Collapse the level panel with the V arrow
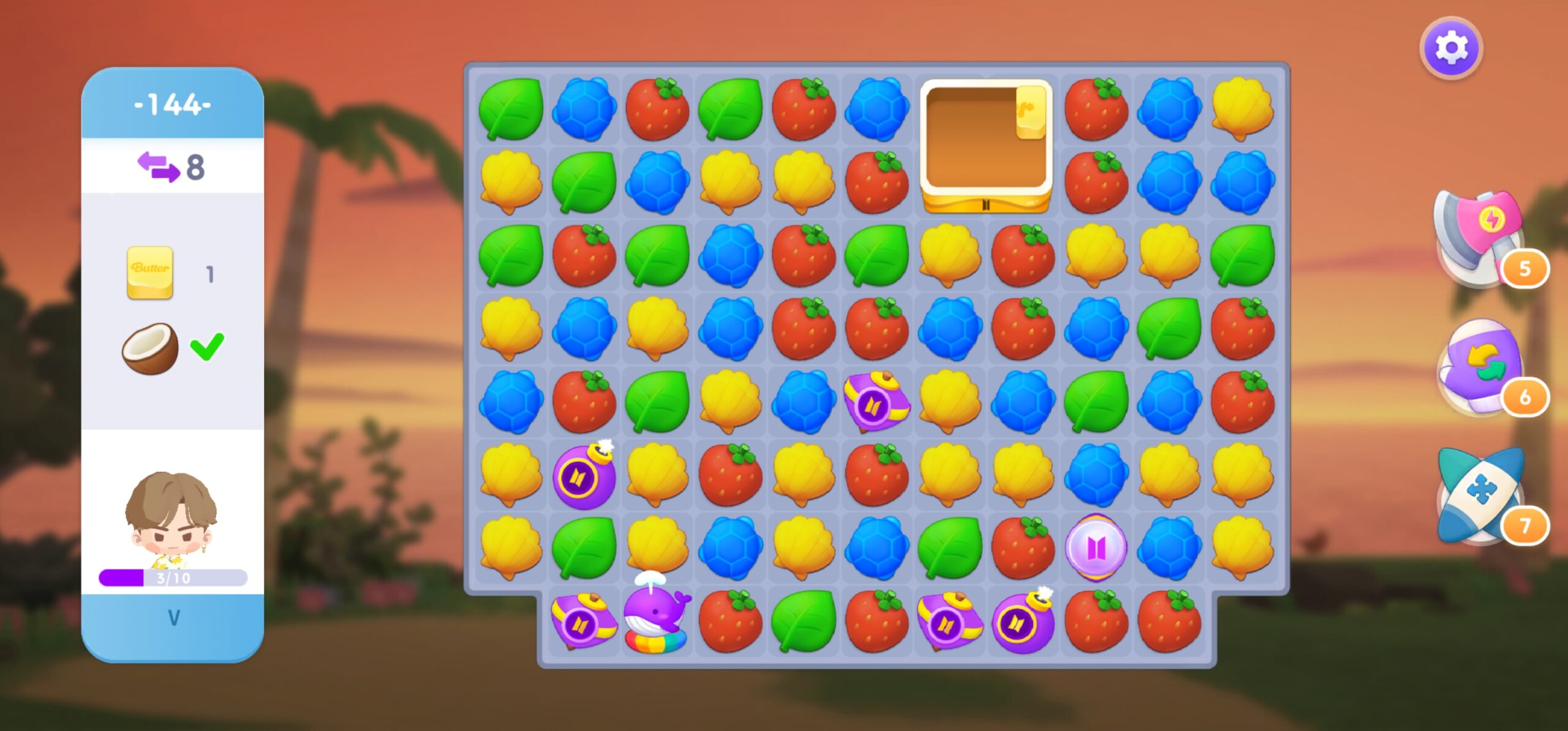This screenshot has width=1568, height=731. point(173,618)
